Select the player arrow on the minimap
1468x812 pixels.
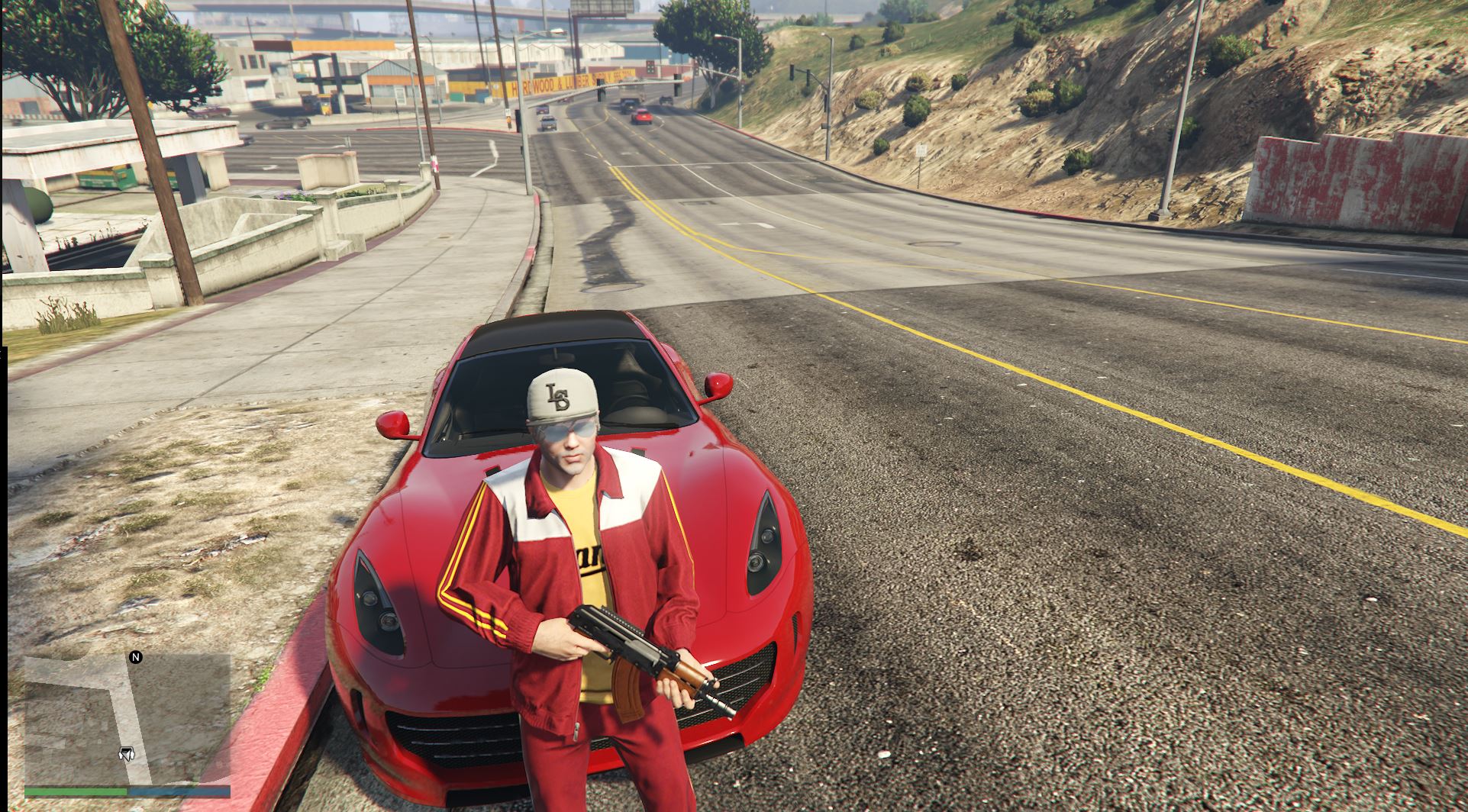coord(126,754)
